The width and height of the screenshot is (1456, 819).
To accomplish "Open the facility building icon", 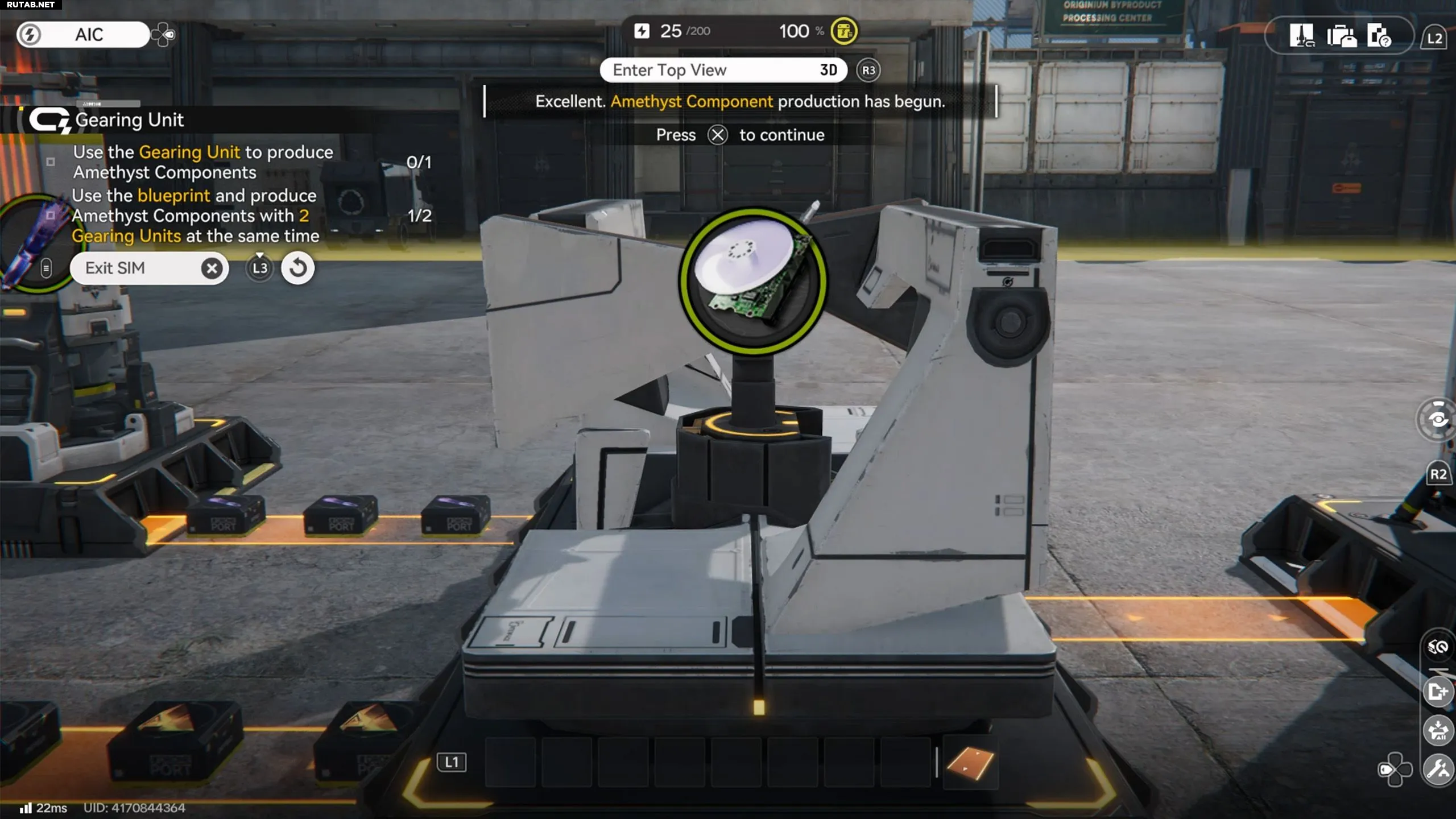I will [1301, 36].
